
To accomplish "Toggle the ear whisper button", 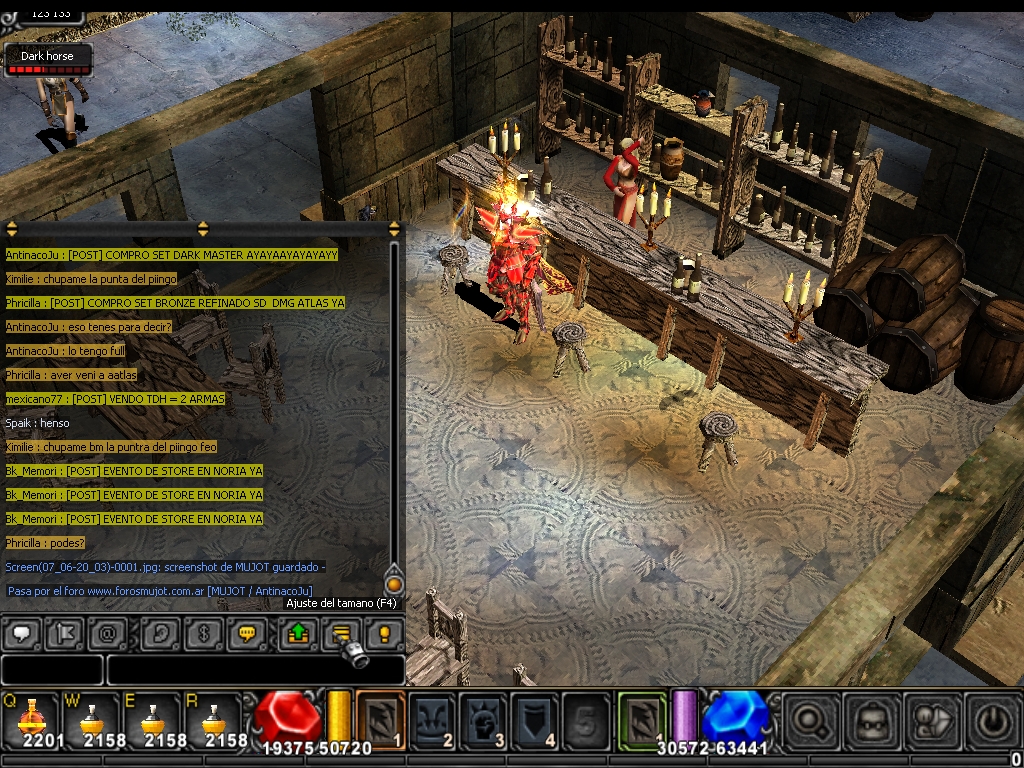I will click(x=161, y=632).
